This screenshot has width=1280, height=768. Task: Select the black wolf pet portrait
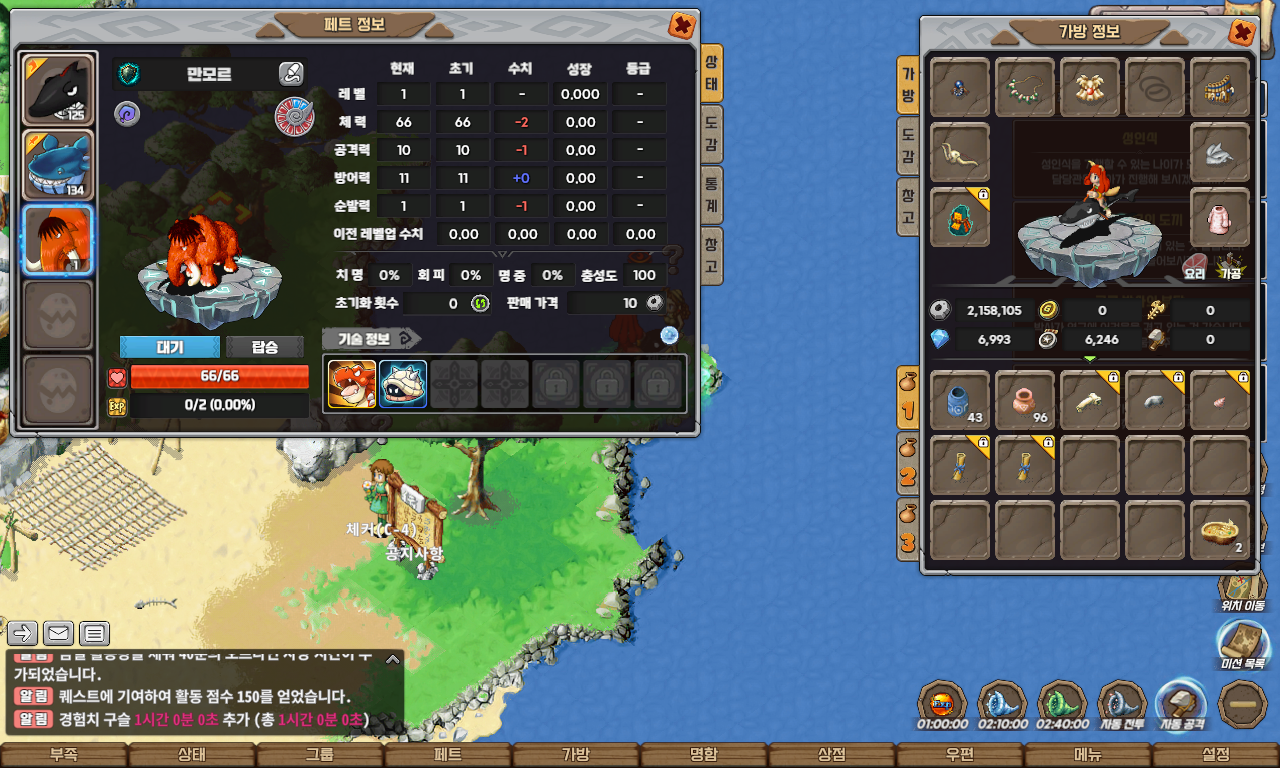(x=58, y=90)
